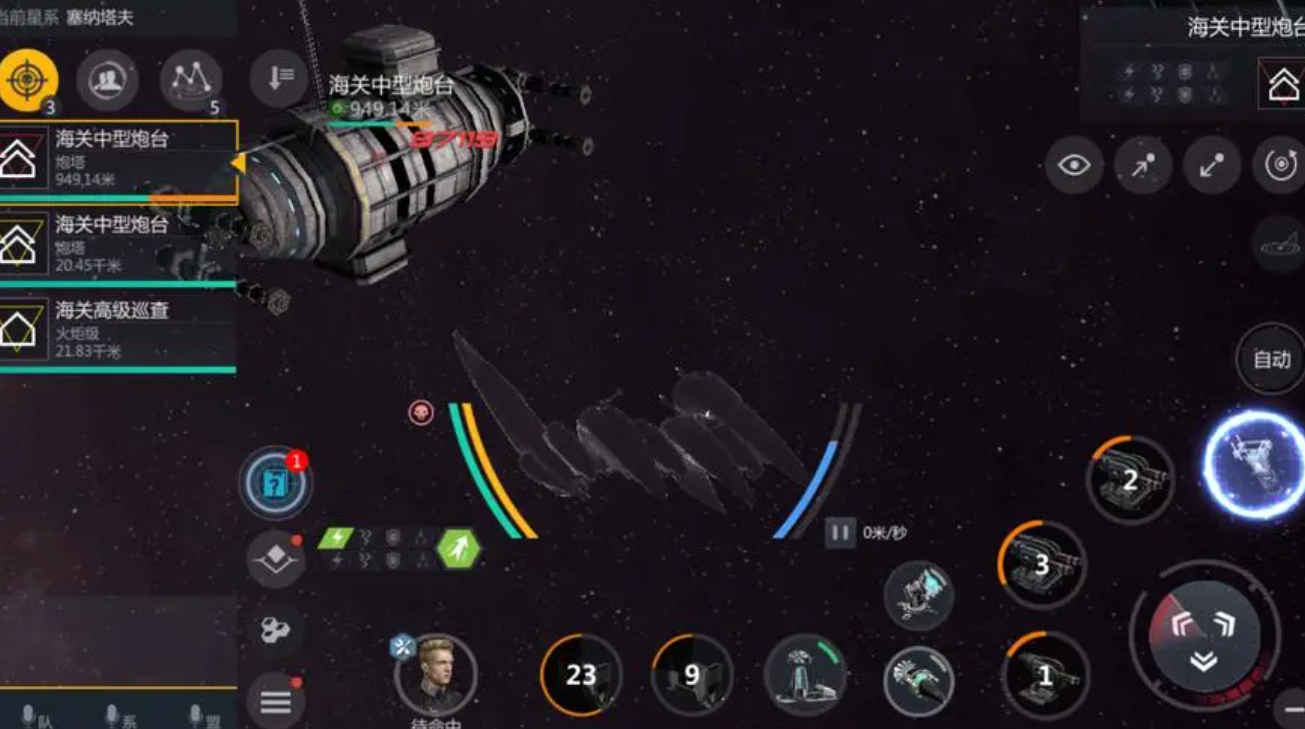Use module with count 9
This screenshot has width=1305, height=729.
(x=691, y=675)
